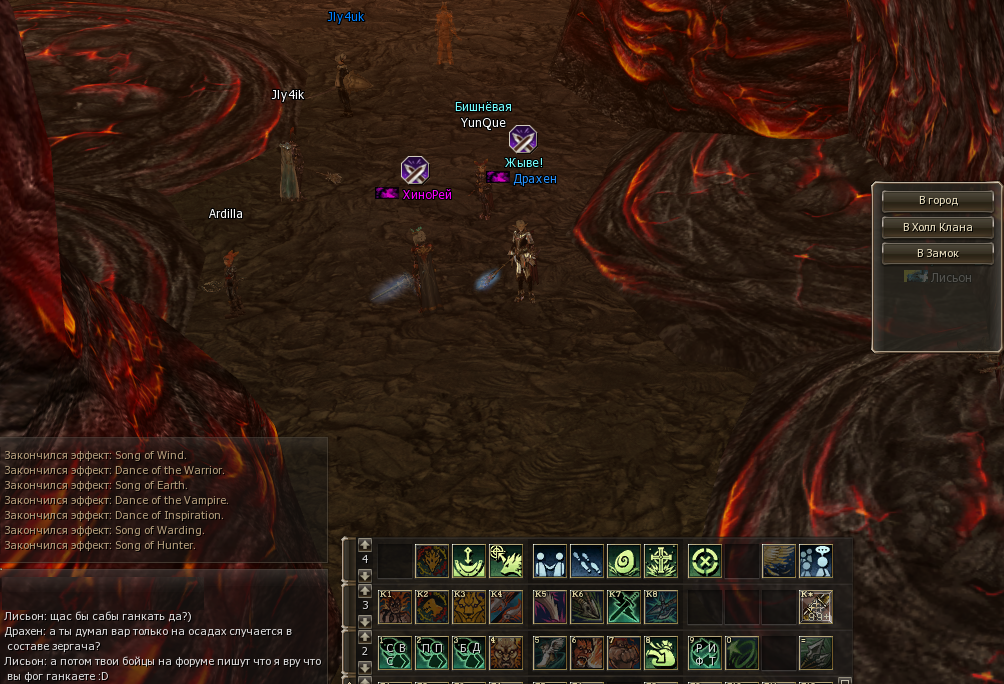Use the K* item slot showing 99
This screenshot has width=1004, height=684.
pyautogui.click(x=816, y=607)
